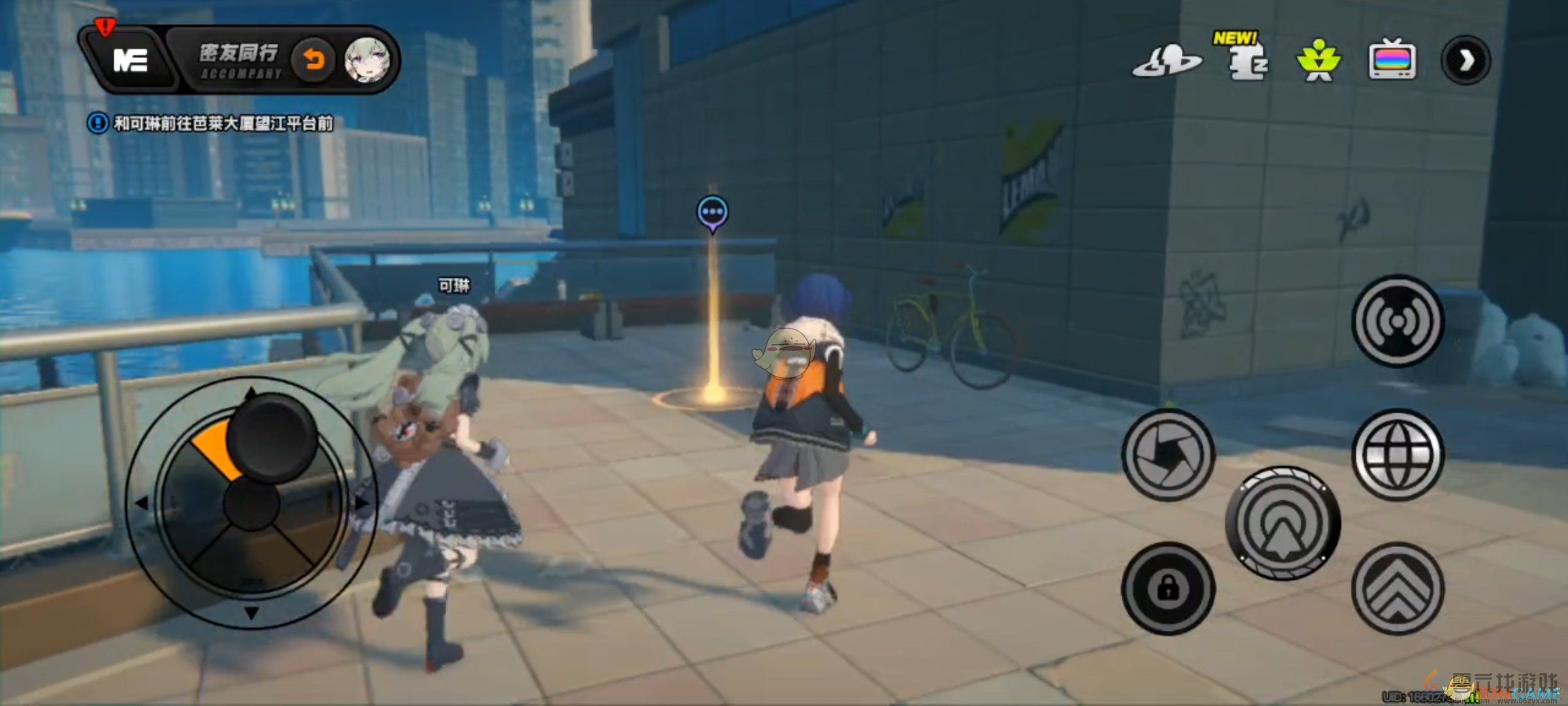Viewport: 1568px width, 706px height.
Task: Open the quest objective tracker text
Action: click(222, 123)
